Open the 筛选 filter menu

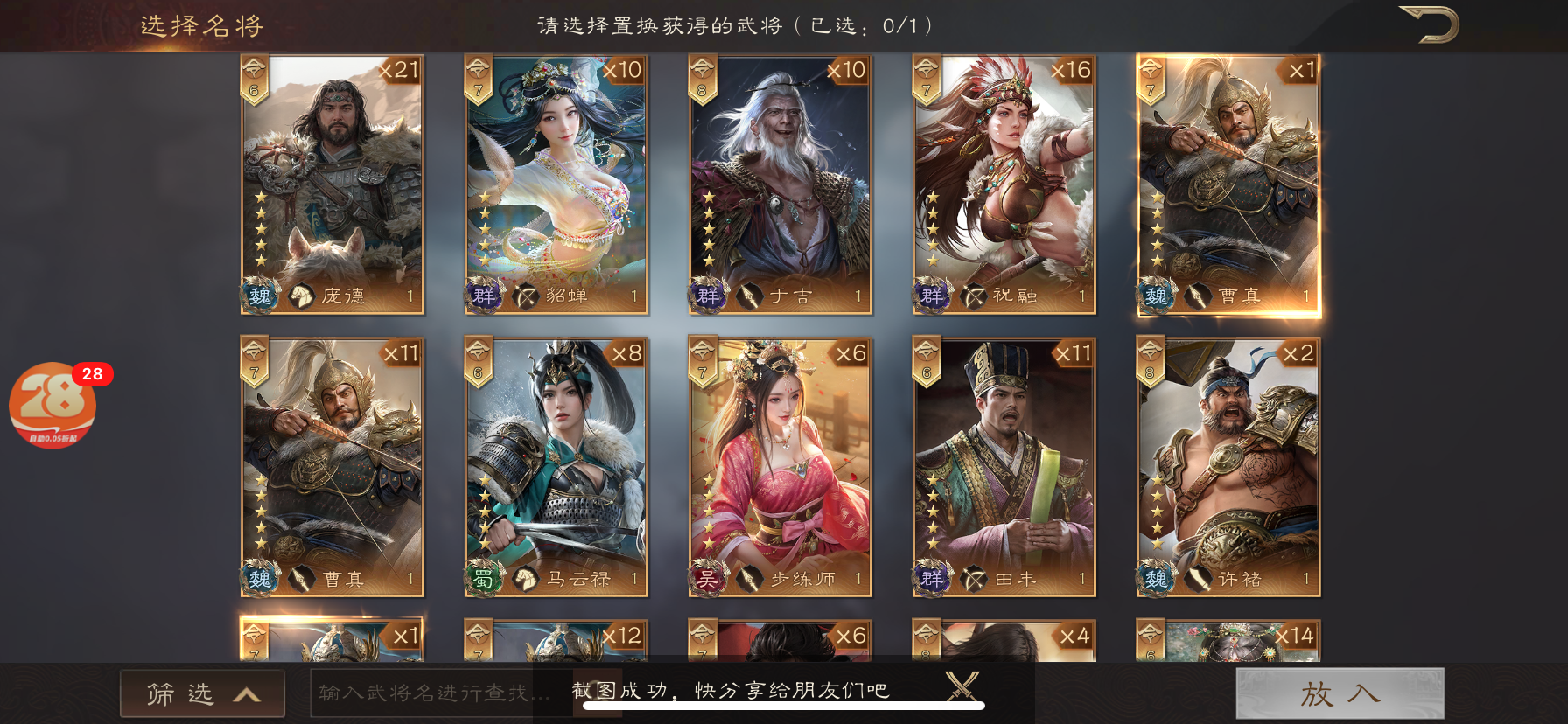[202, 693]
